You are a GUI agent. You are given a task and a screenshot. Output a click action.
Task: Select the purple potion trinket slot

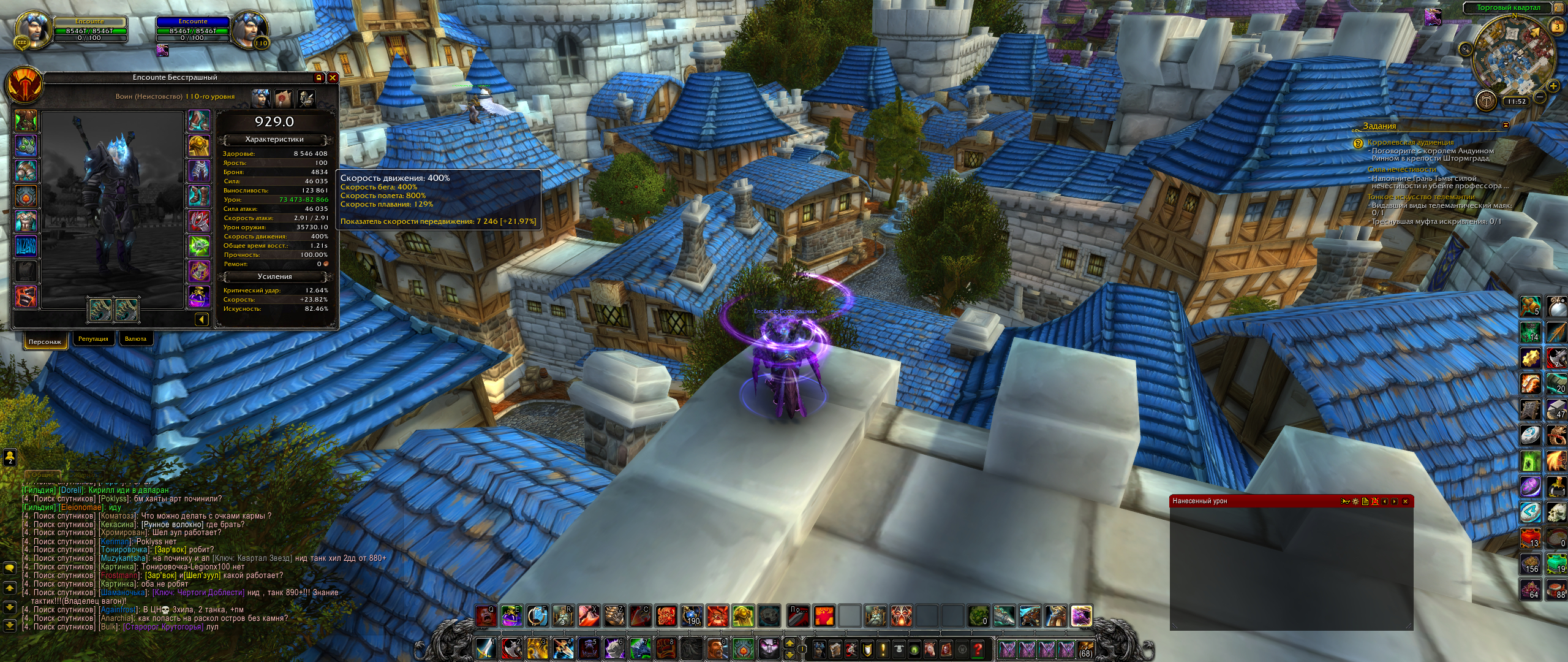pos(199,297)
